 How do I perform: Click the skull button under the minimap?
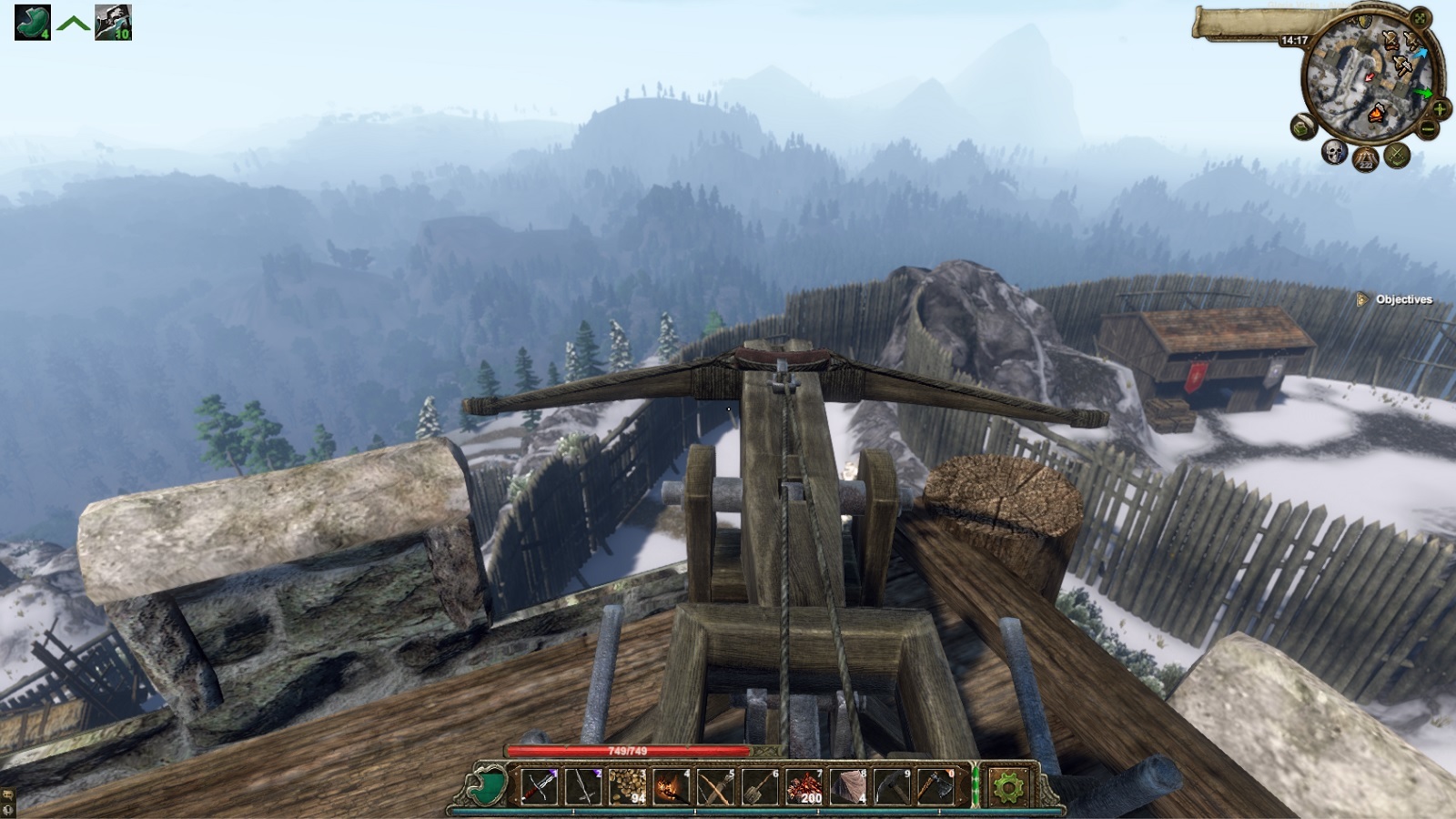click(x=1334, y=152)
